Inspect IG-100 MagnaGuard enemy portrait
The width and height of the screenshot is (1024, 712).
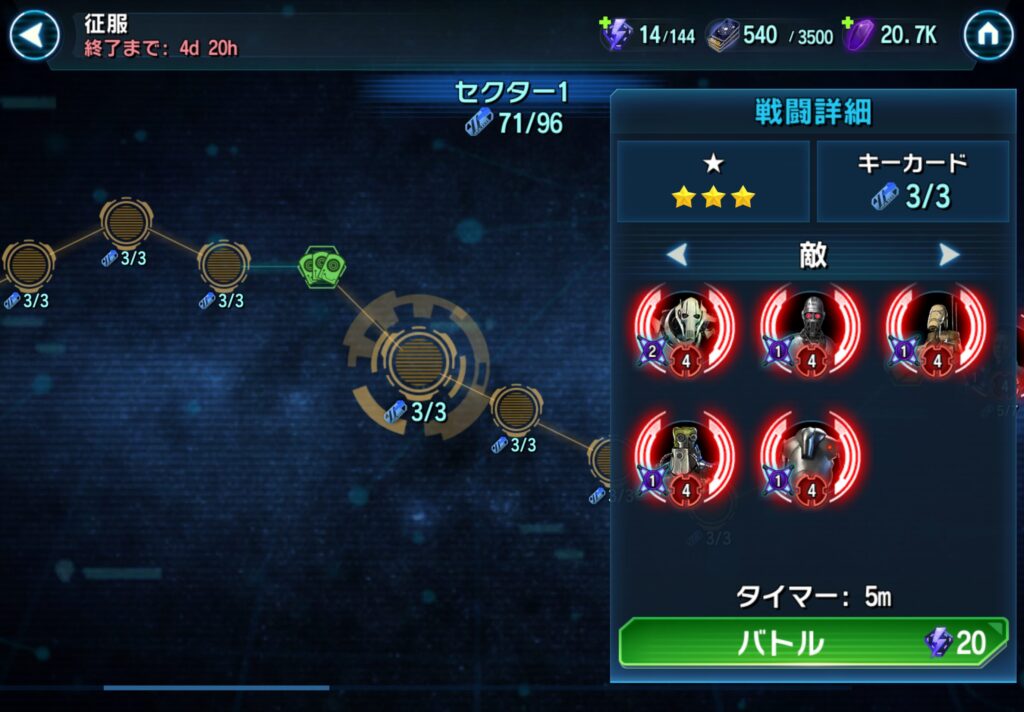point(811,327)
